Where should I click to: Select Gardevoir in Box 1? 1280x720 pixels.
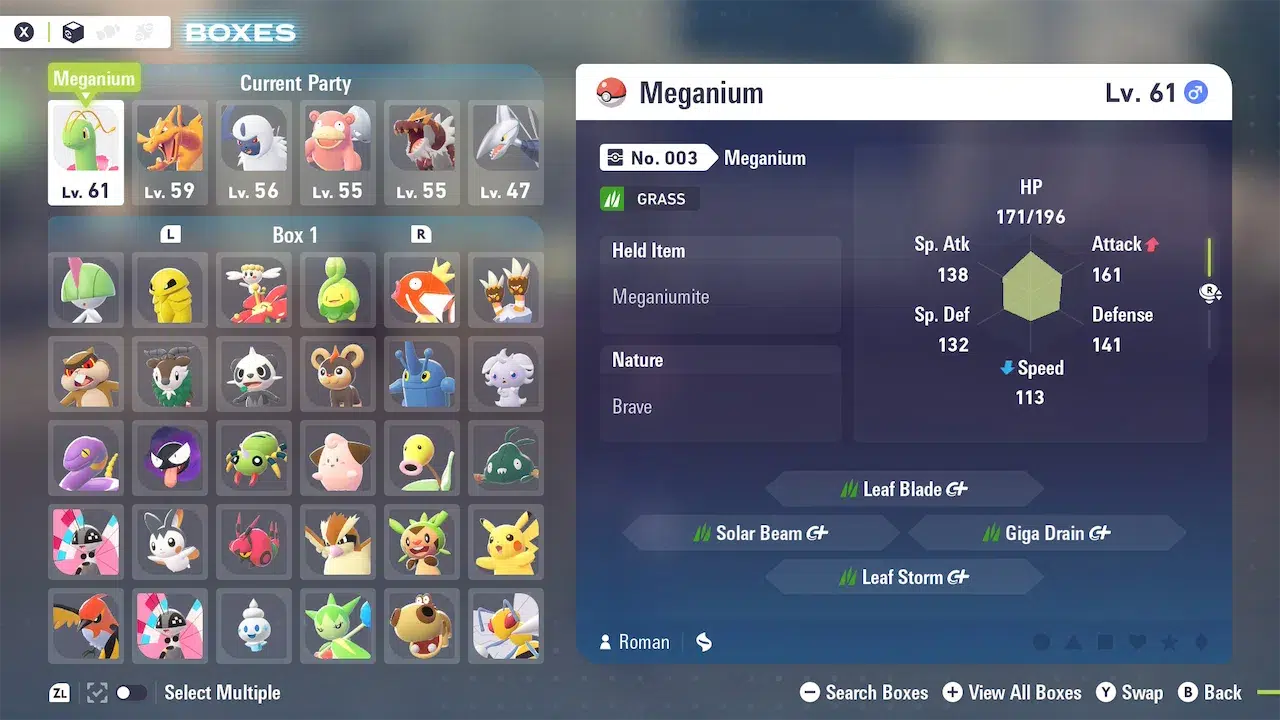[86, 290]
